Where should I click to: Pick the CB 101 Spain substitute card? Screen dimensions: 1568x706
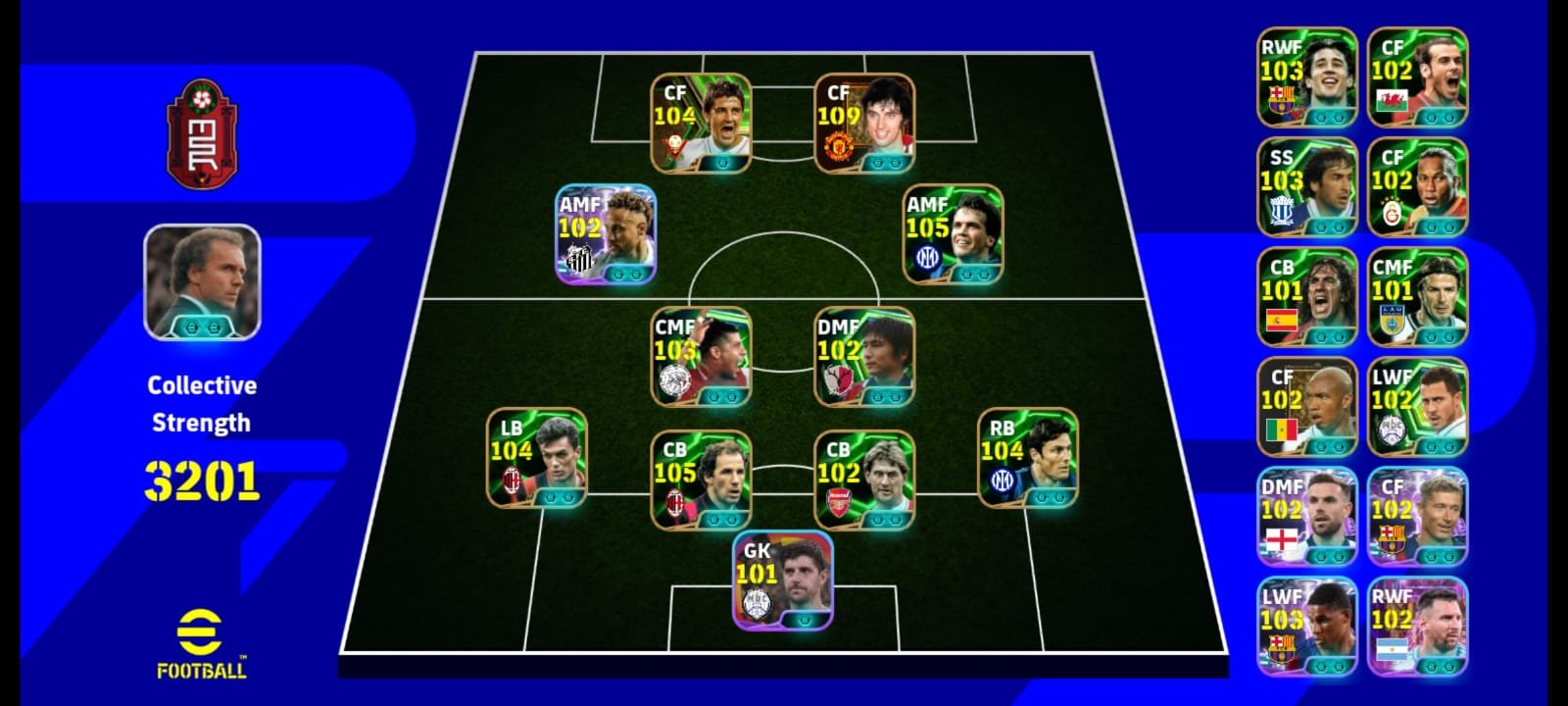(x=1307, y=297)
